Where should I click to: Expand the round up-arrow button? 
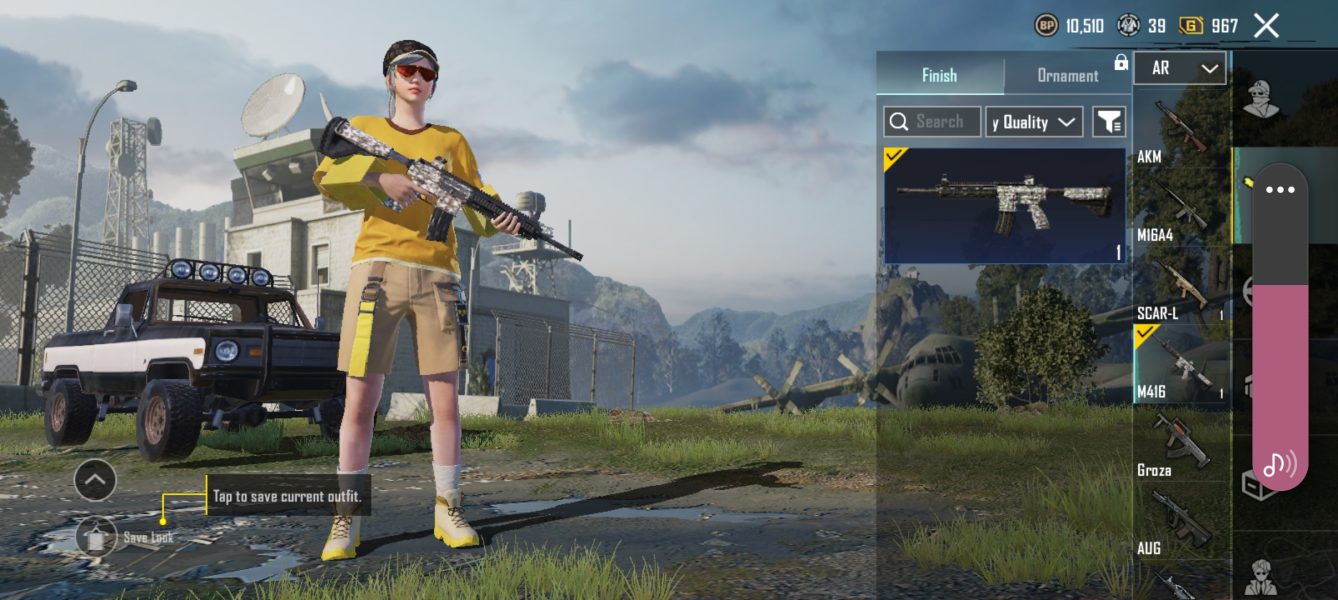(x=95, y=481)
